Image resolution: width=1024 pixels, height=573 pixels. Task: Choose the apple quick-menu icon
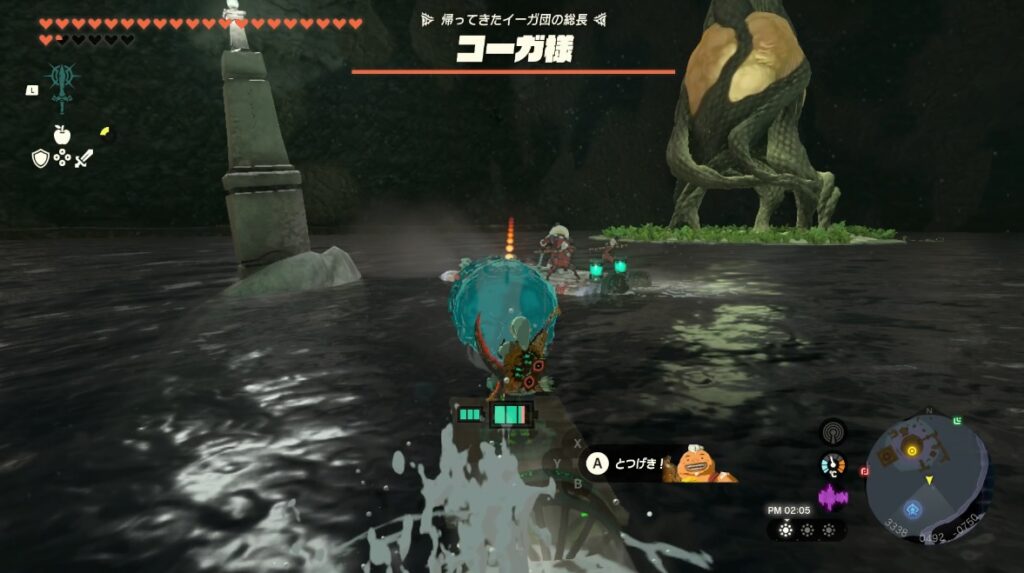pos(62,134)
